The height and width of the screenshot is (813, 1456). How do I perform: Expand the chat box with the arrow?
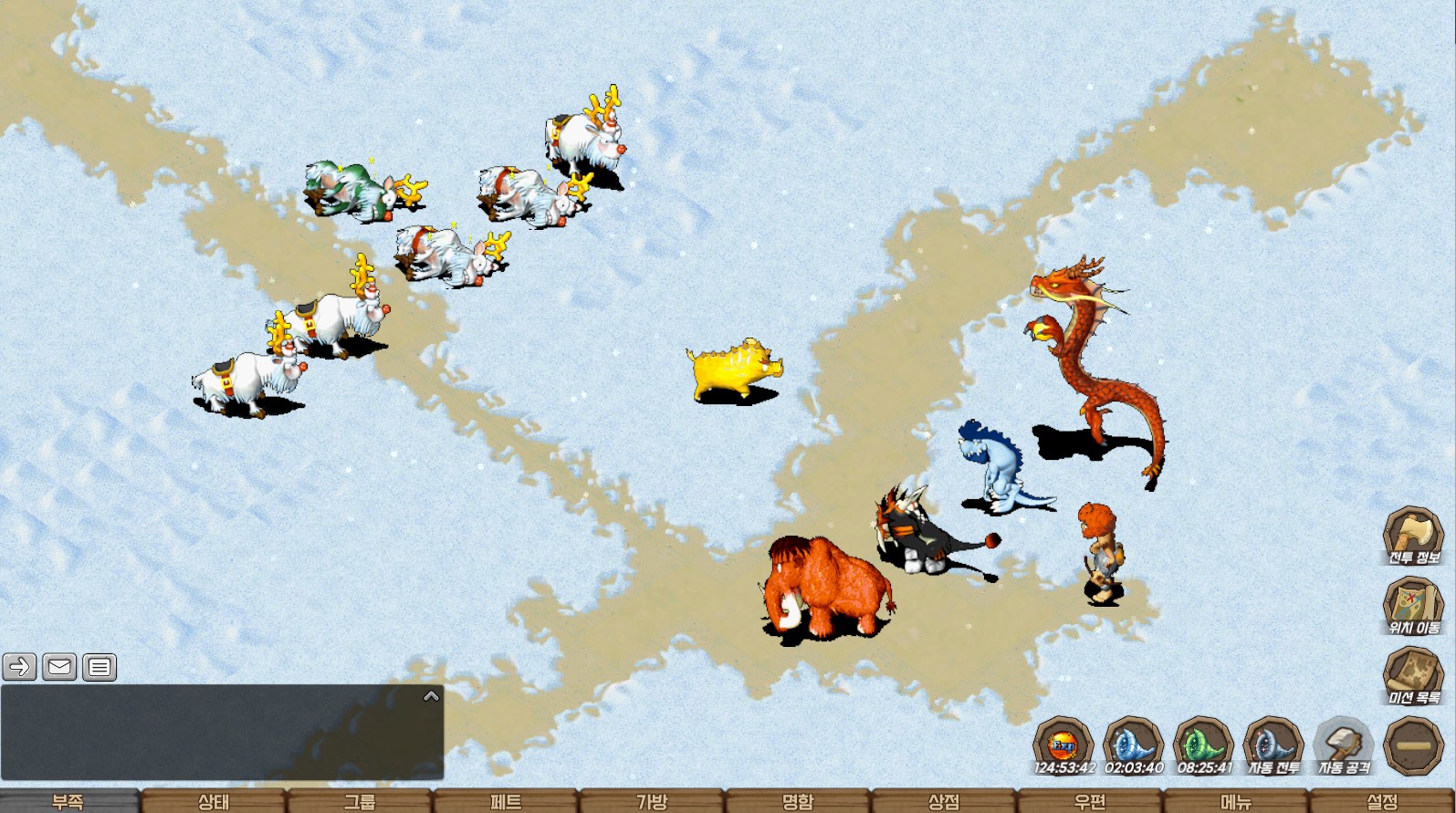pos(432,696)
